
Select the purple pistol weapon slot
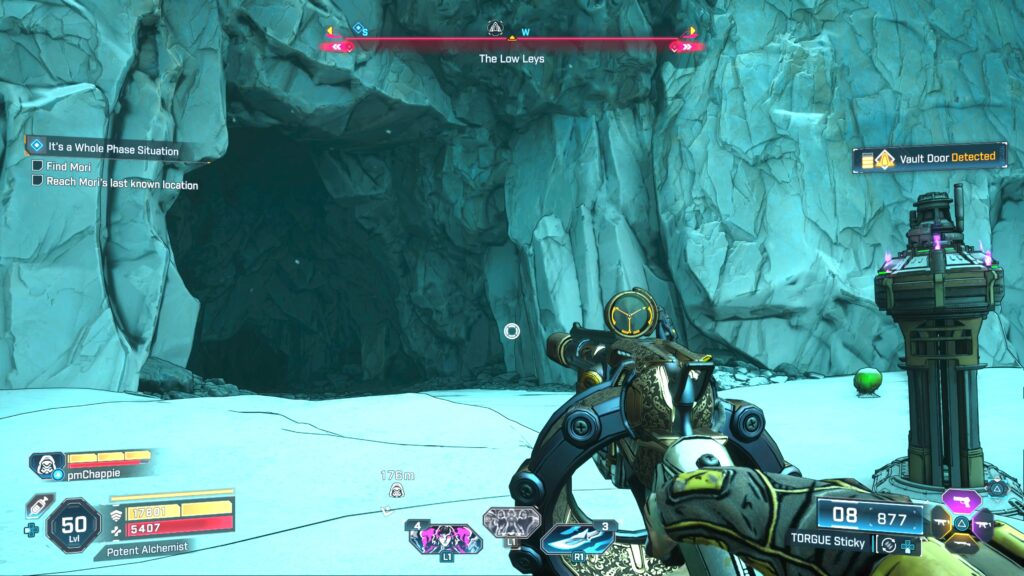960,500
